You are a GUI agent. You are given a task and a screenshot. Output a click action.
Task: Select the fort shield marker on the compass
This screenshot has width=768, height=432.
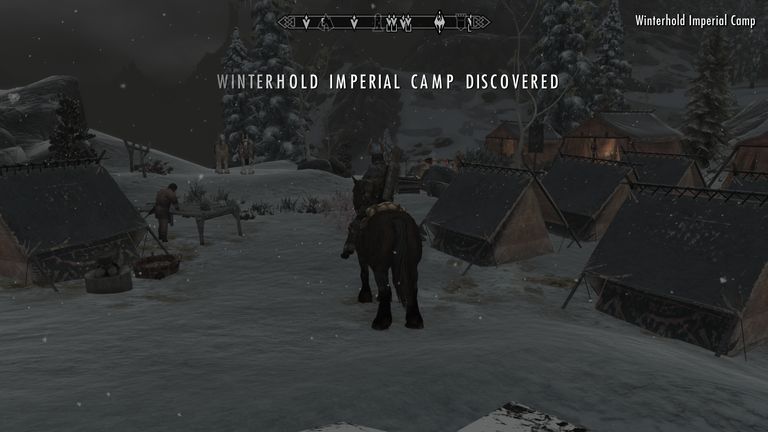pyautogui.click(x=461, y=22)
